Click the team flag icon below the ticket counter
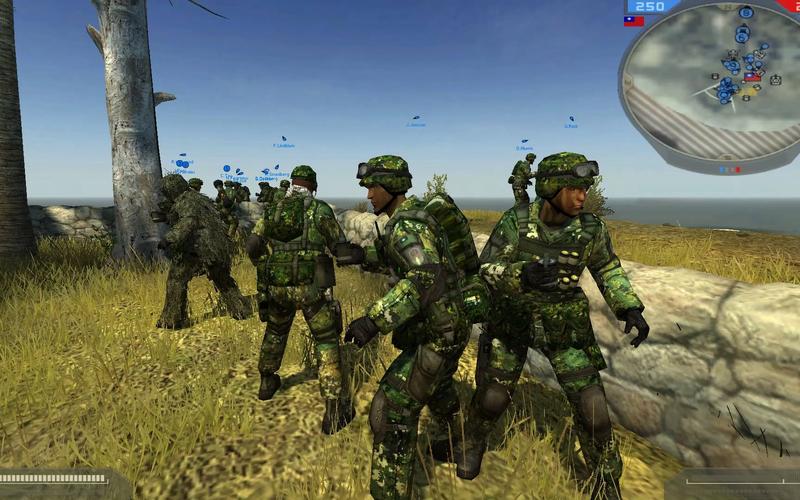800x500 pixels. click(x=634, y=21)
